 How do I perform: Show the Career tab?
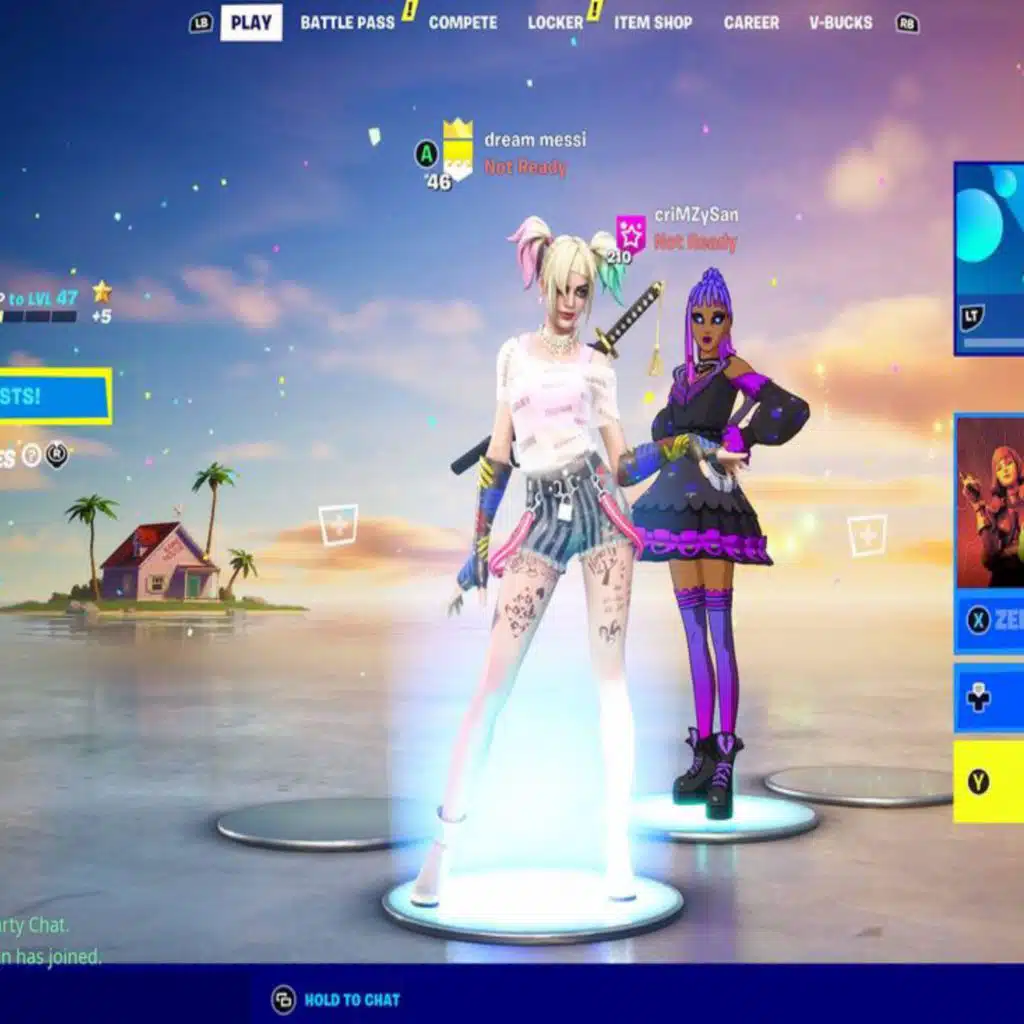[750, 22]
